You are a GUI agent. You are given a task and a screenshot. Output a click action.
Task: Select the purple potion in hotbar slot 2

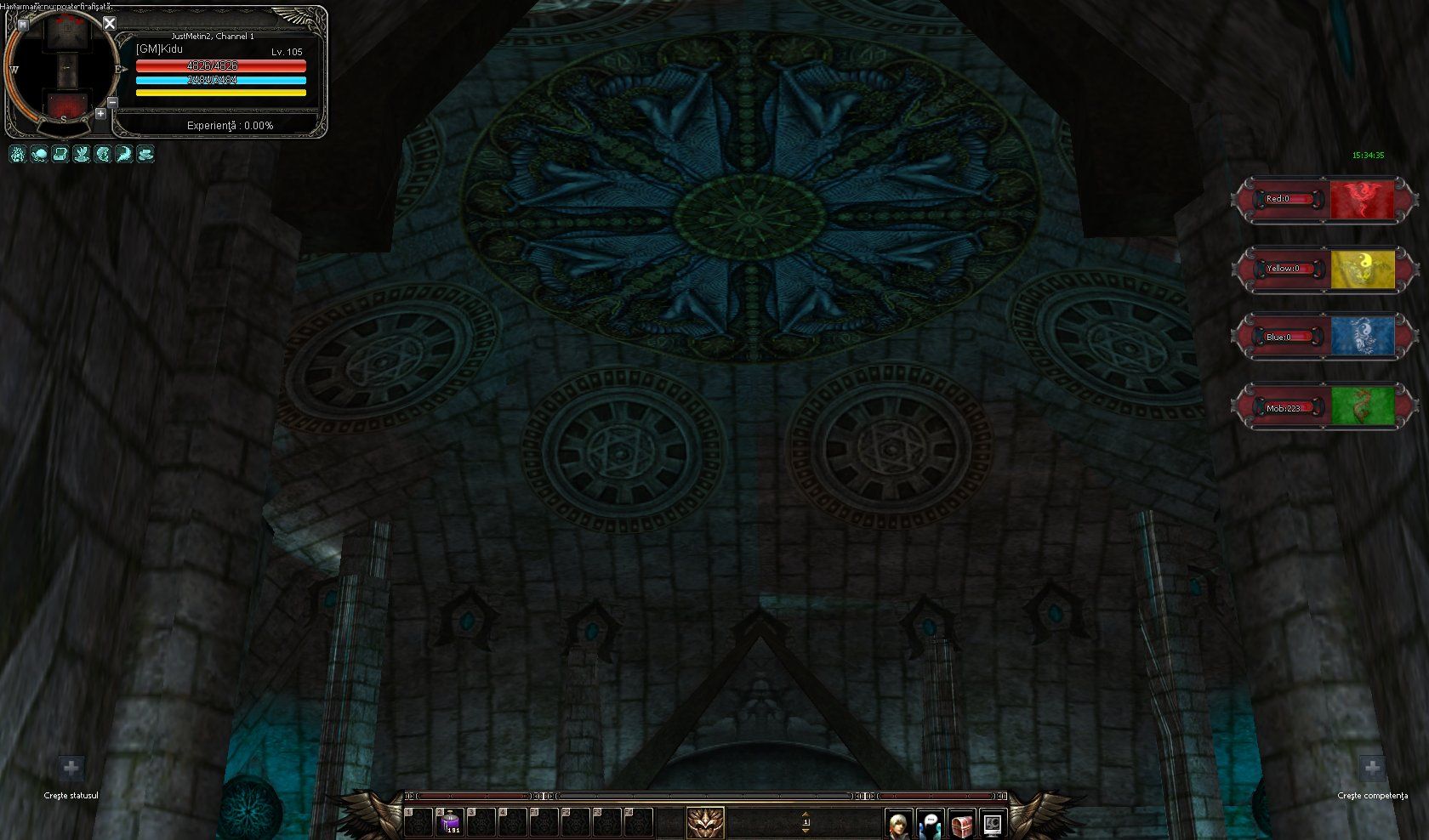(450, 822)
